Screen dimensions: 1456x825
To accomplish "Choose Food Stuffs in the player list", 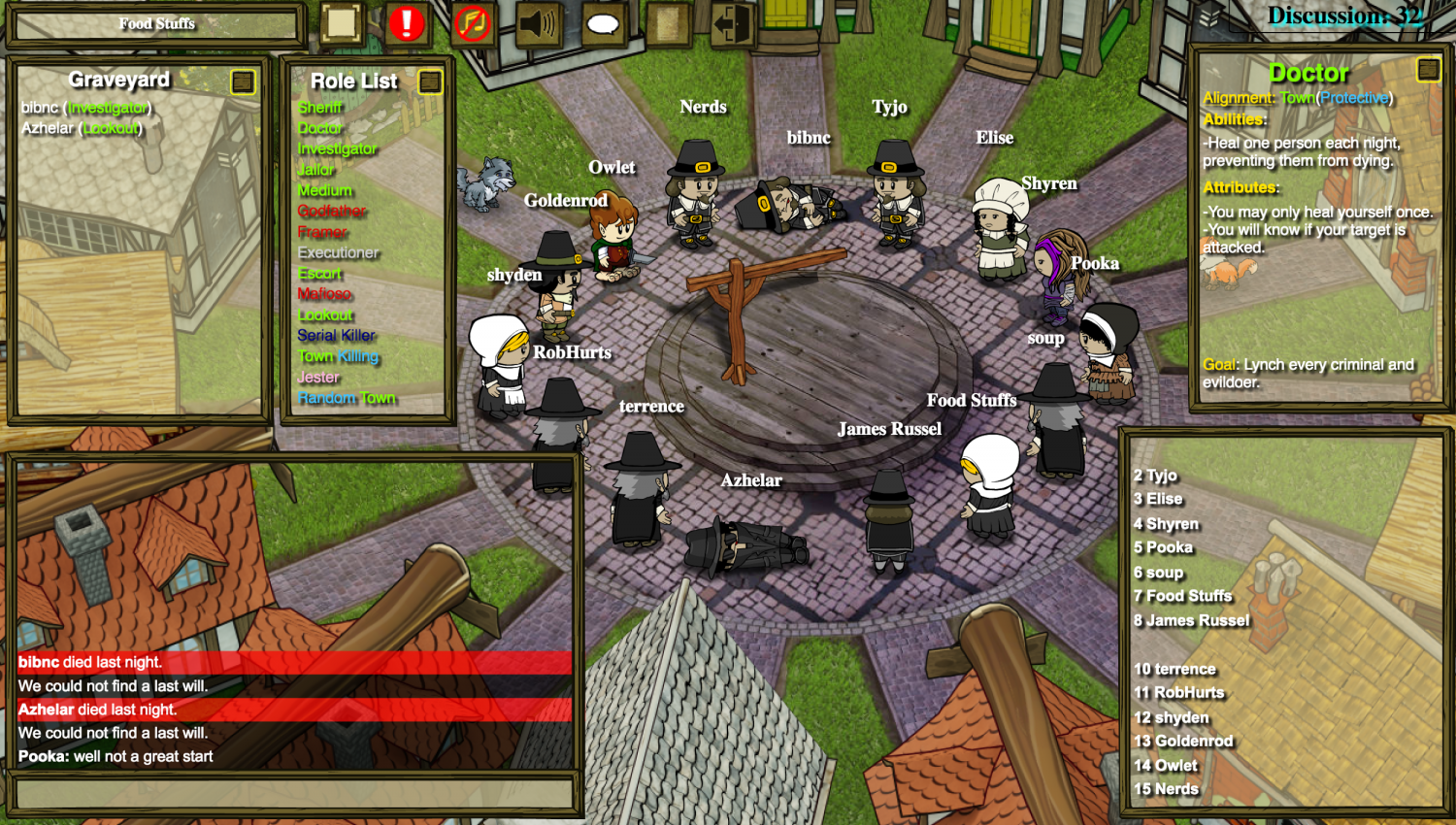I will [x=1181, y=596].
